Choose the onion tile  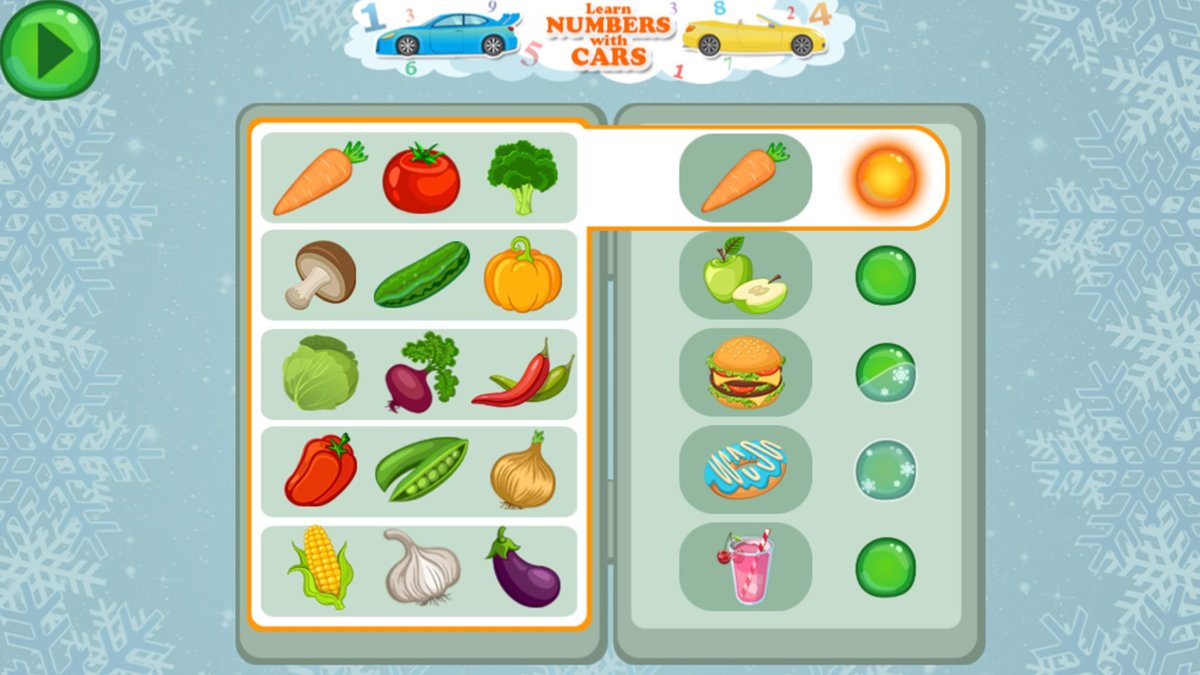coord(523,470)
